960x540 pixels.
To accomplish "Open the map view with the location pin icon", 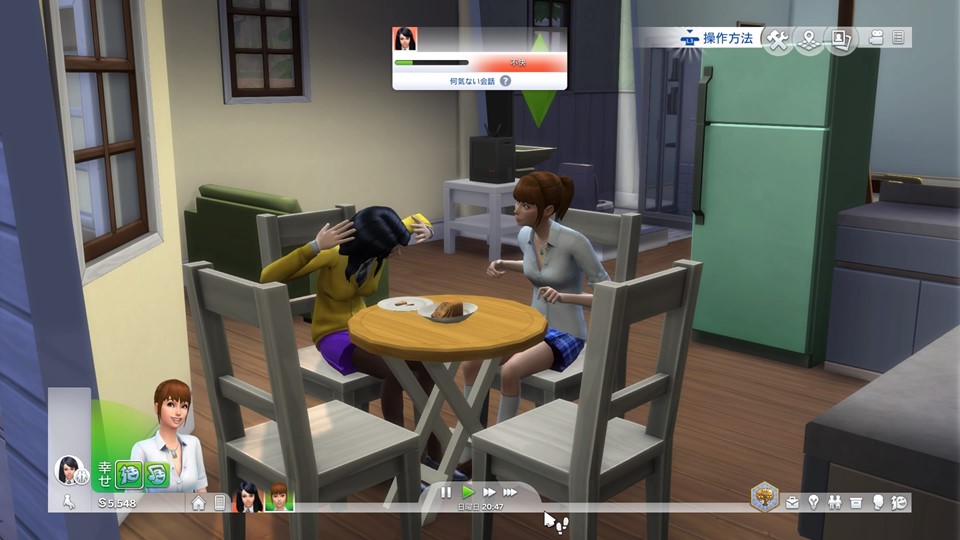I will [x=809, y=39].
